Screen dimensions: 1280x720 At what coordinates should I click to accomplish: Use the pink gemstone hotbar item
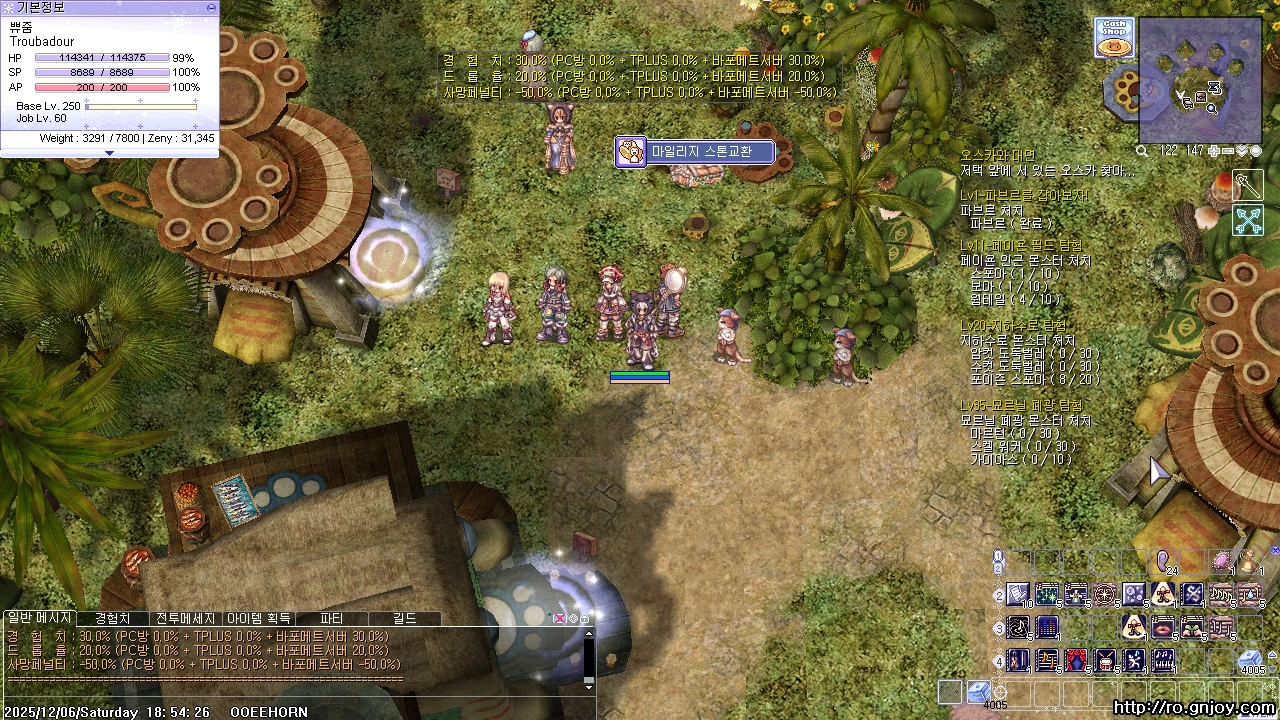pyautogui.click(x=1221, y=563)
